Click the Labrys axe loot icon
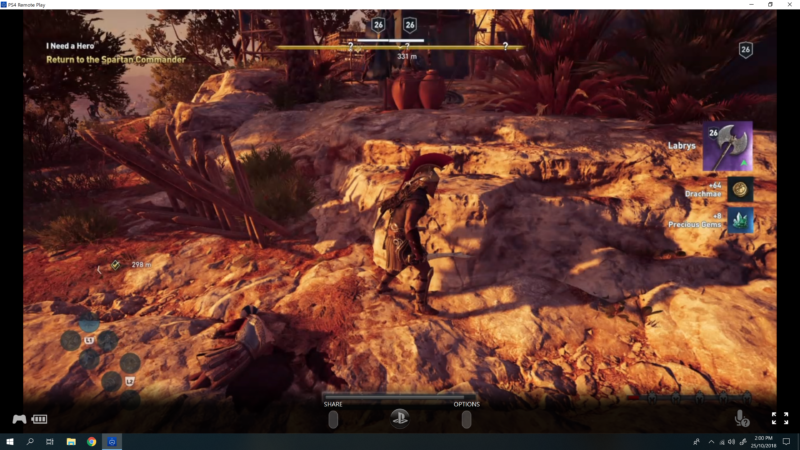800x450 pixels. (727, 146)
